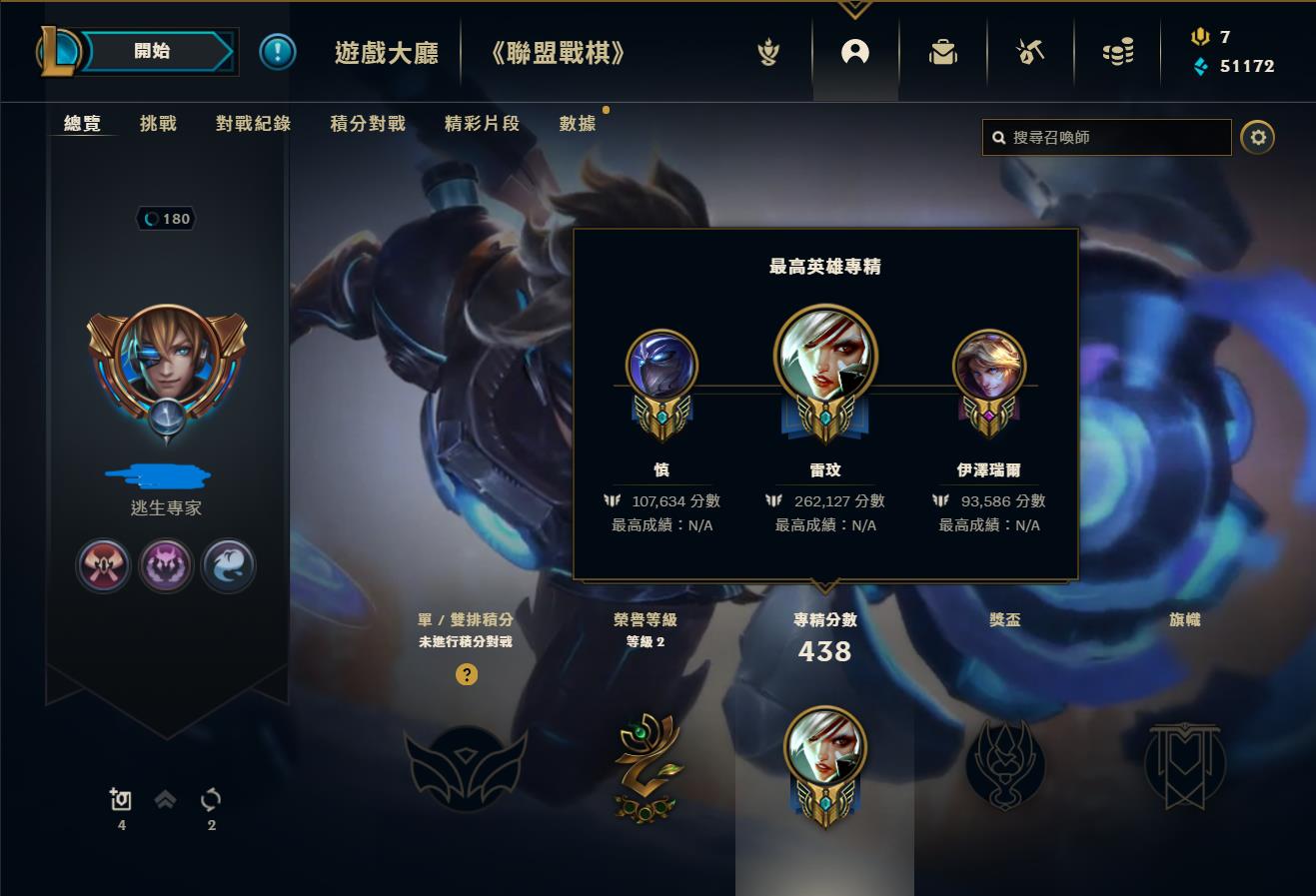
Task: Open the store coins icon
Action: (1117, 52)
